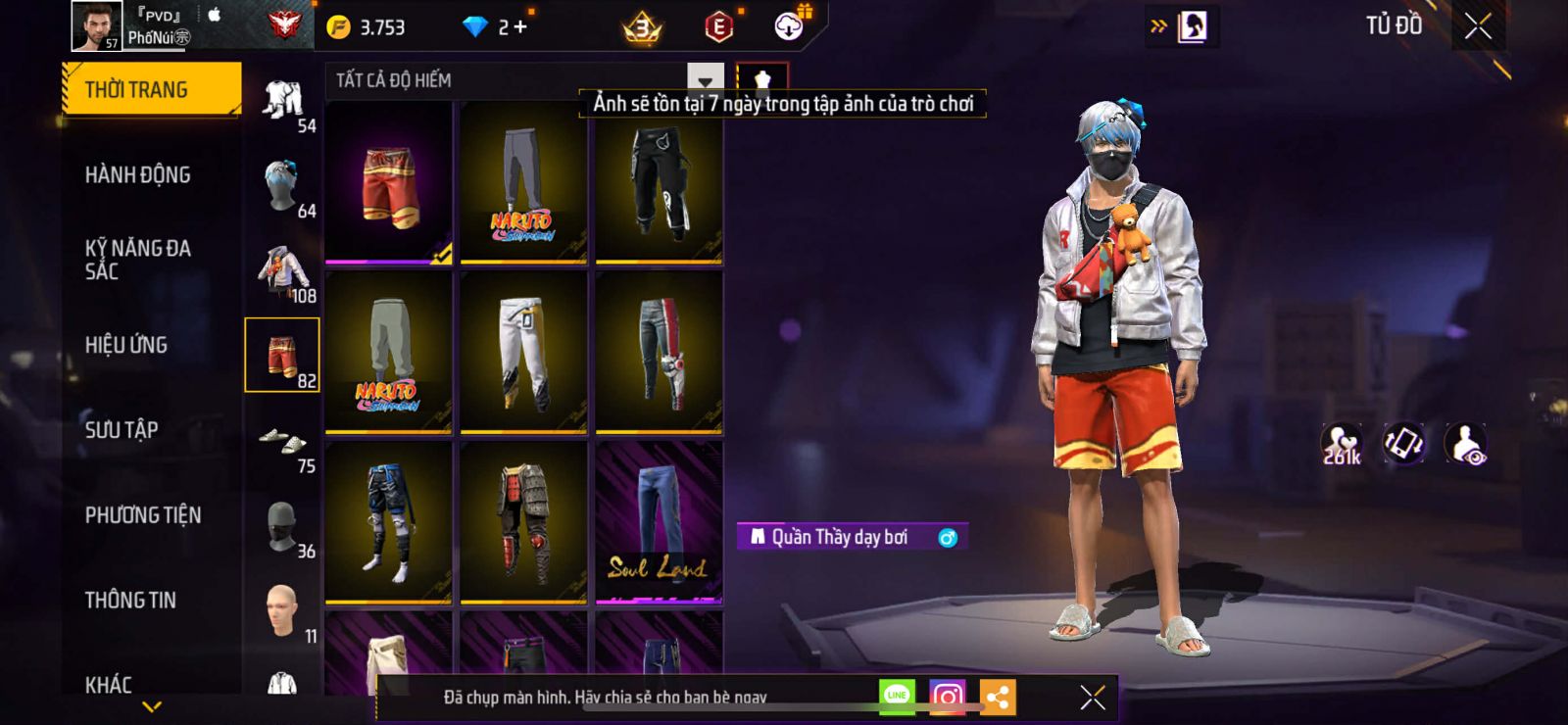Image resolution: width=1568 pixels, height=725 pixels.
Task: Share the screenshot to Instagram
Action: pos(947,697)
